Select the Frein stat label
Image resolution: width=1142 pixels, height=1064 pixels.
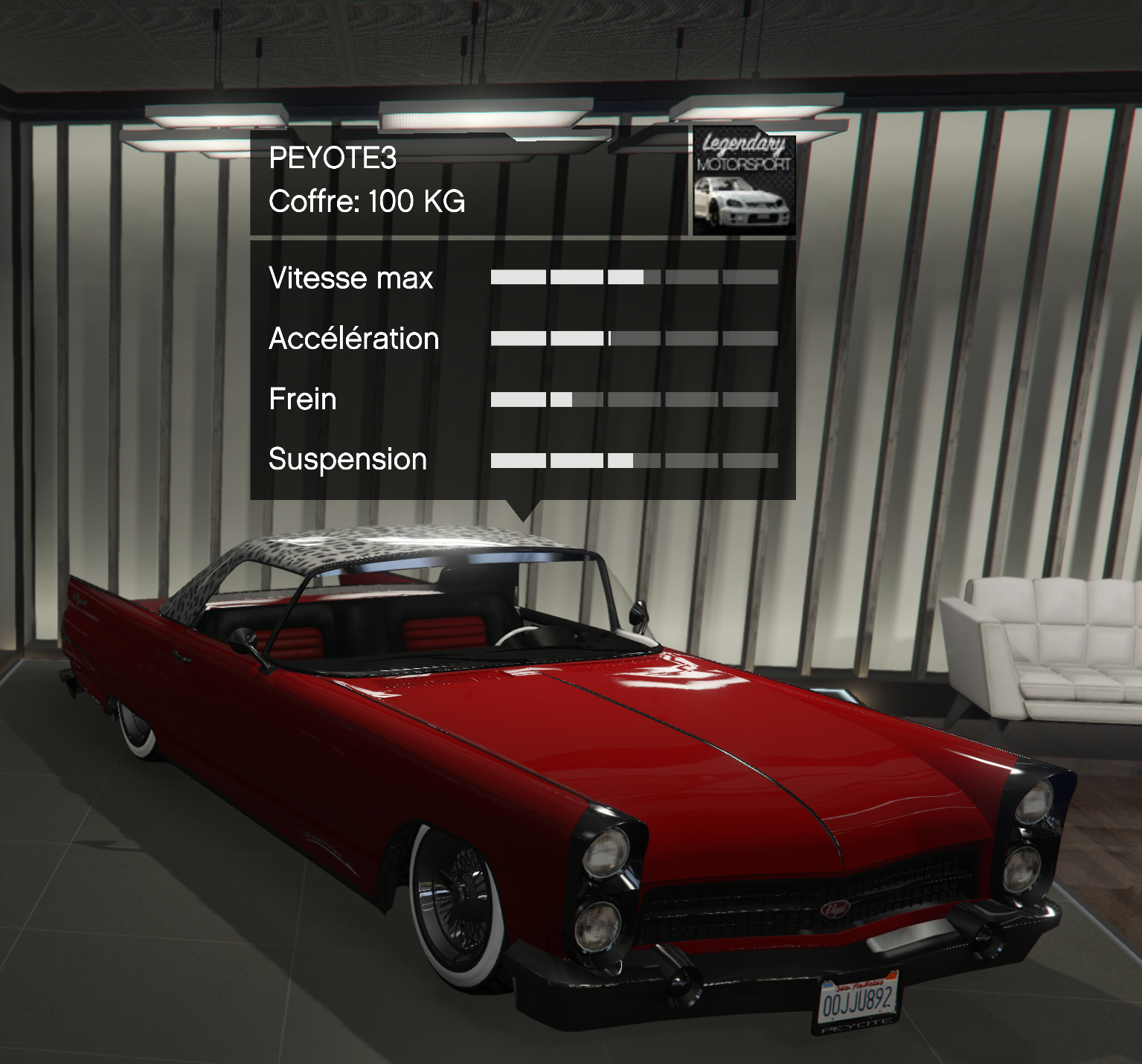(302, 399)
